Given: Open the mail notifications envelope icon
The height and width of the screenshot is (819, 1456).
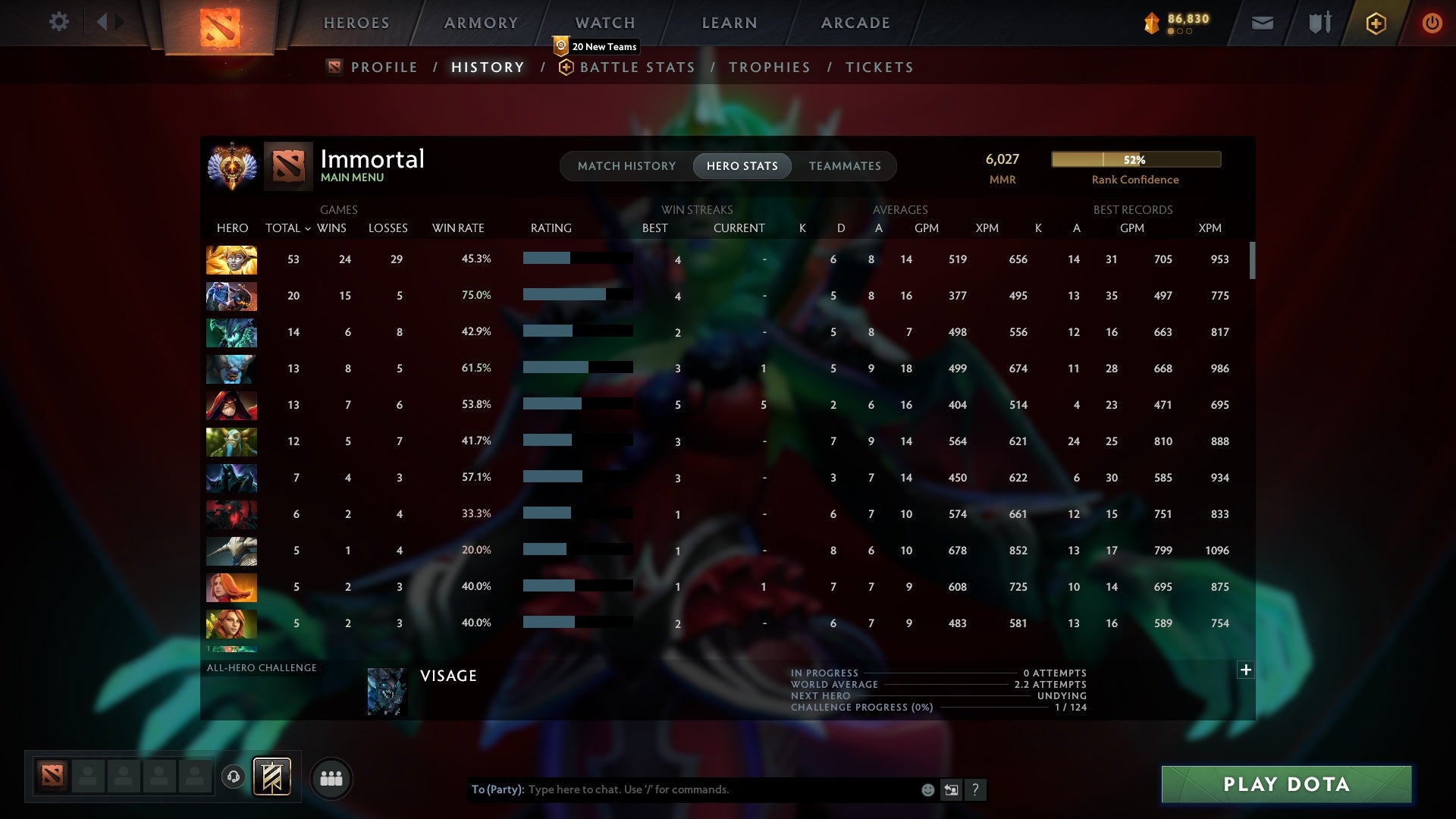Looking at the screenshot, I should click(x=1262, y=23).
